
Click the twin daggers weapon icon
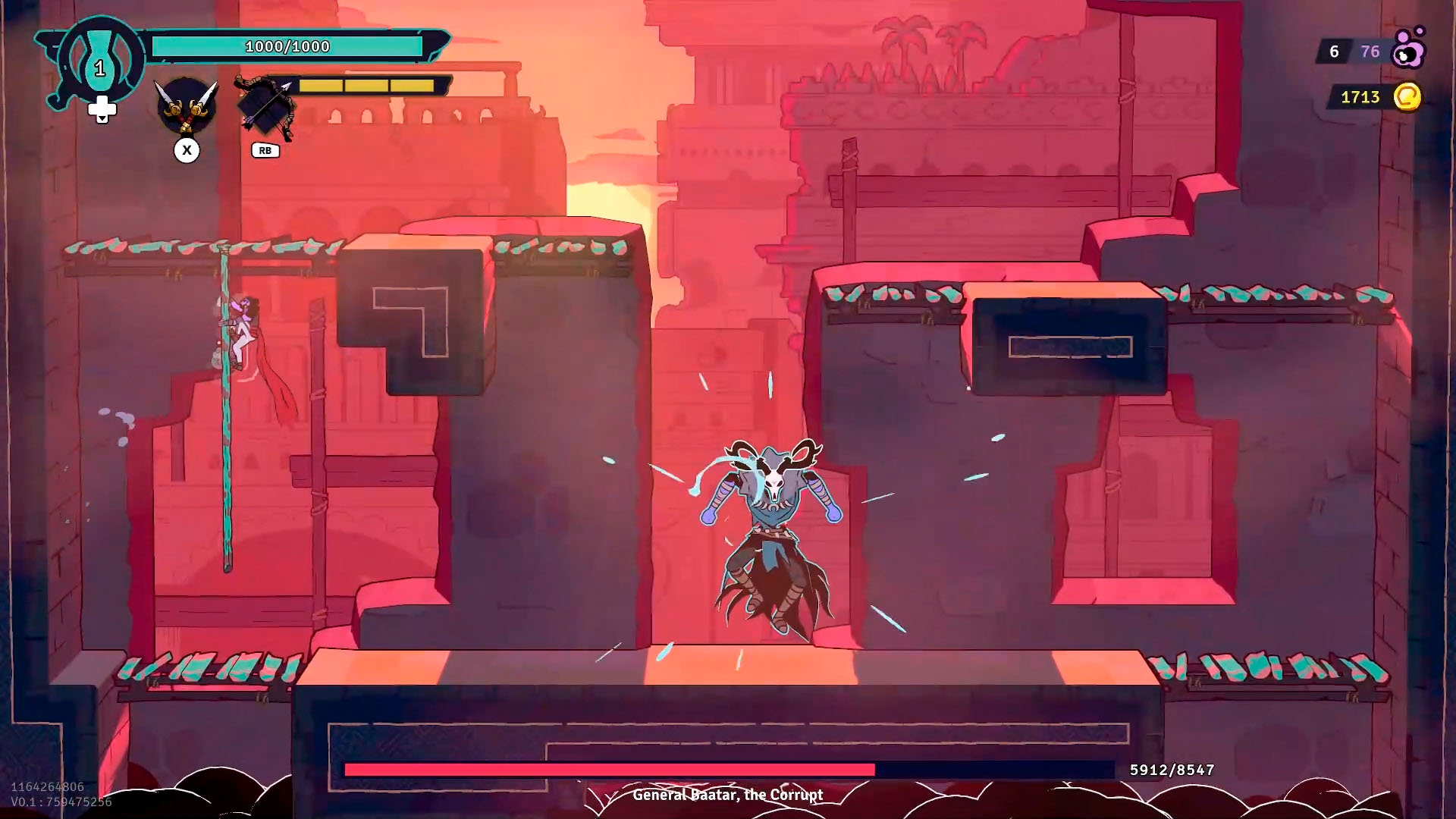coord(187,106)
